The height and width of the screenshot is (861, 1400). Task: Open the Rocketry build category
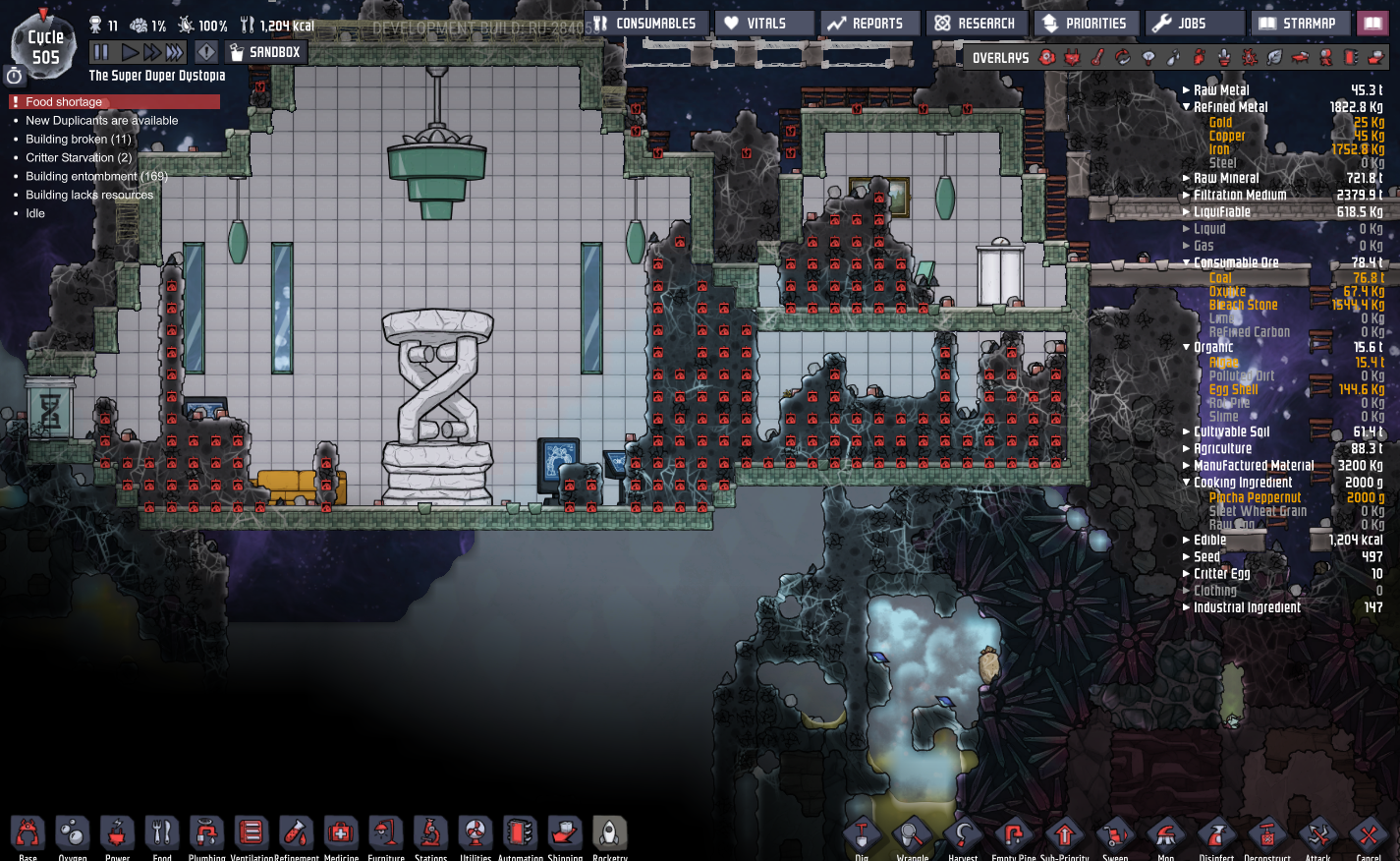click(x=609, y=834)
